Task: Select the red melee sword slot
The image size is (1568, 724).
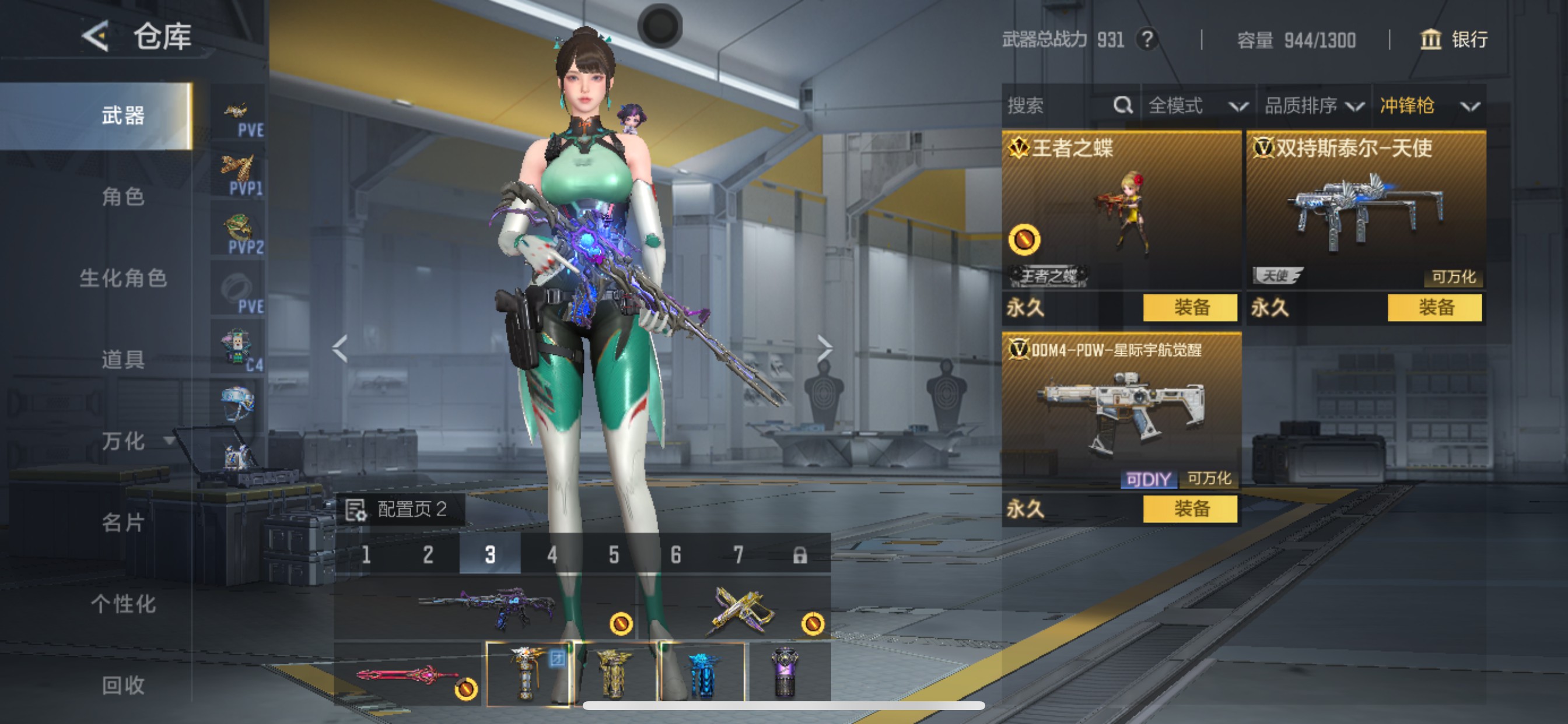Action: pyautogui.click(x=408, y=674)
